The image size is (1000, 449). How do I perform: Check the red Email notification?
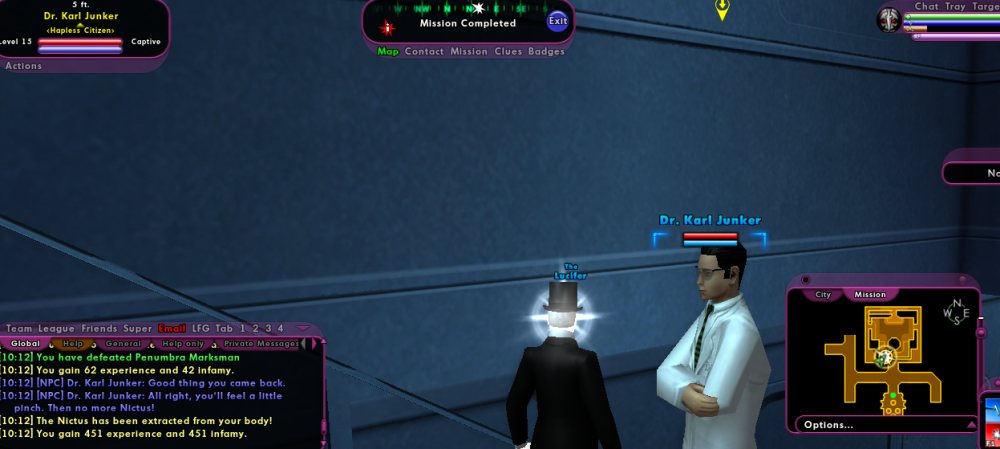pyautogui.click(x=172, y=328)
